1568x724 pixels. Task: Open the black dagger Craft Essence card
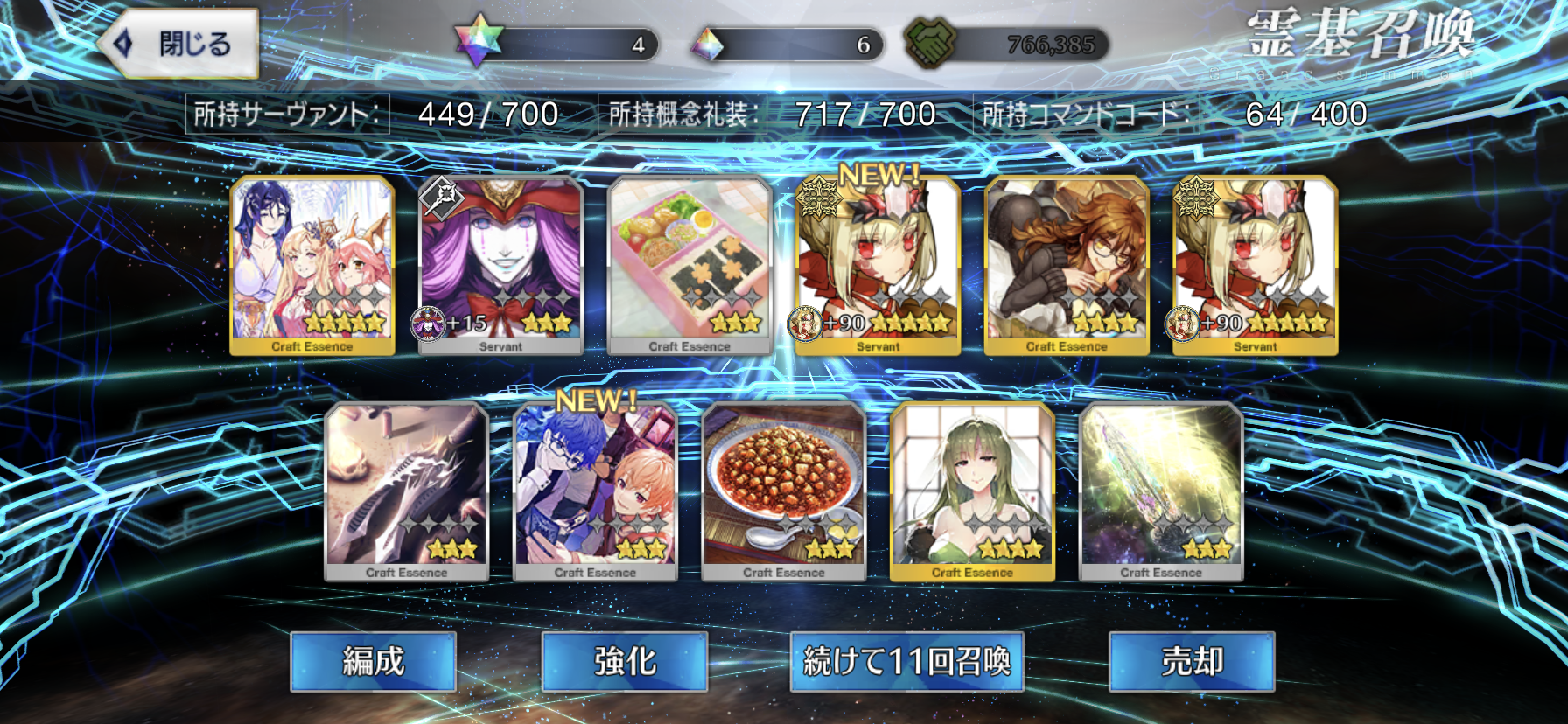click(x=406, y=491)
